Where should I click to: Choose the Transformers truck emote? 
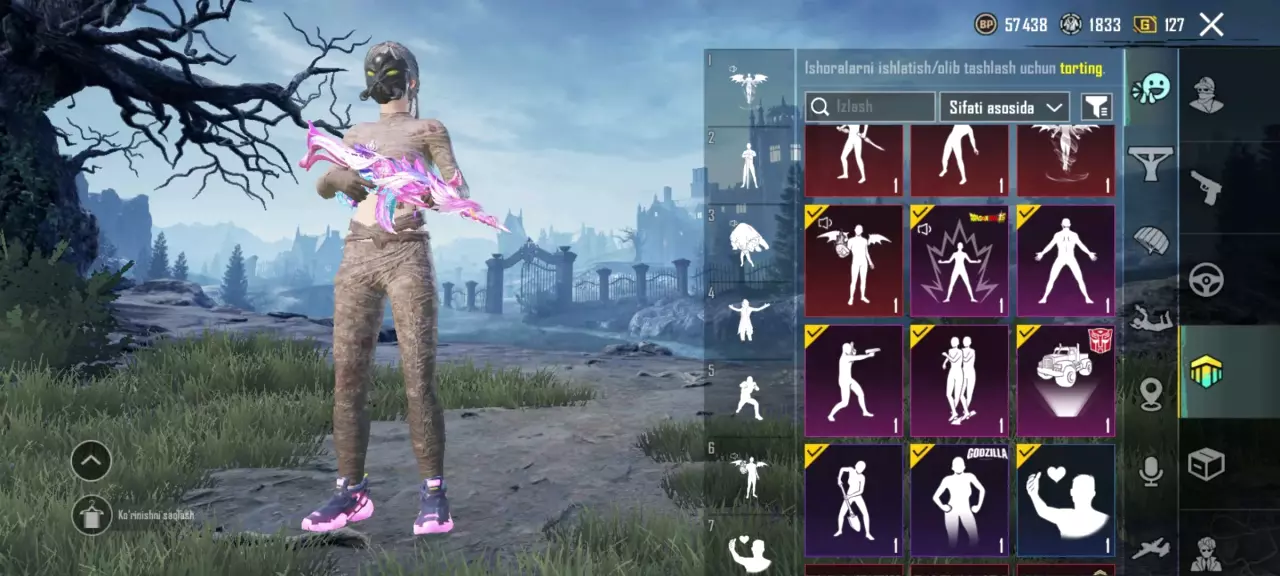coord(1065,380)
